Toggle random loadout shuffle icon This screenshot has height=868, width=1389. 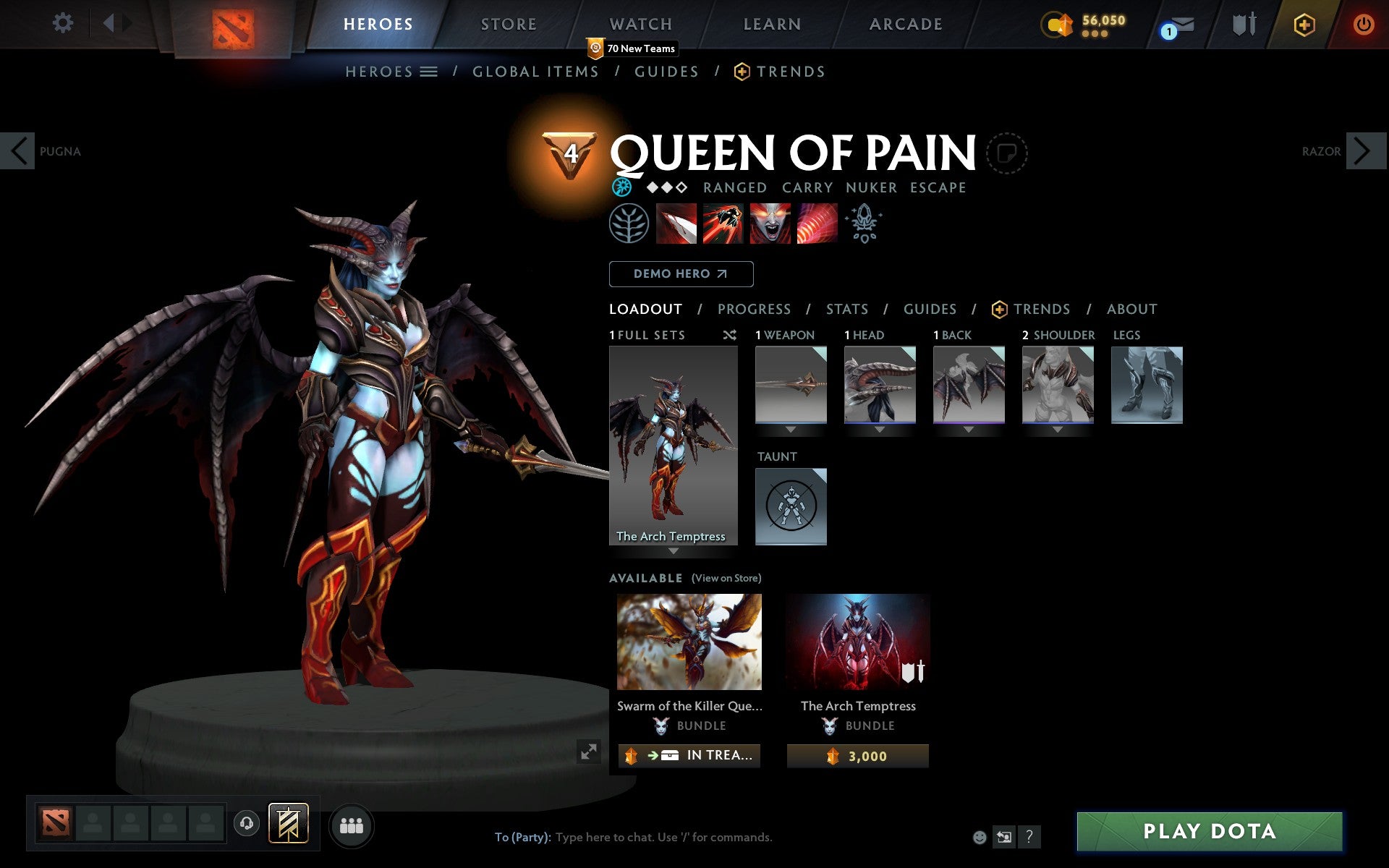click(729, 335)
